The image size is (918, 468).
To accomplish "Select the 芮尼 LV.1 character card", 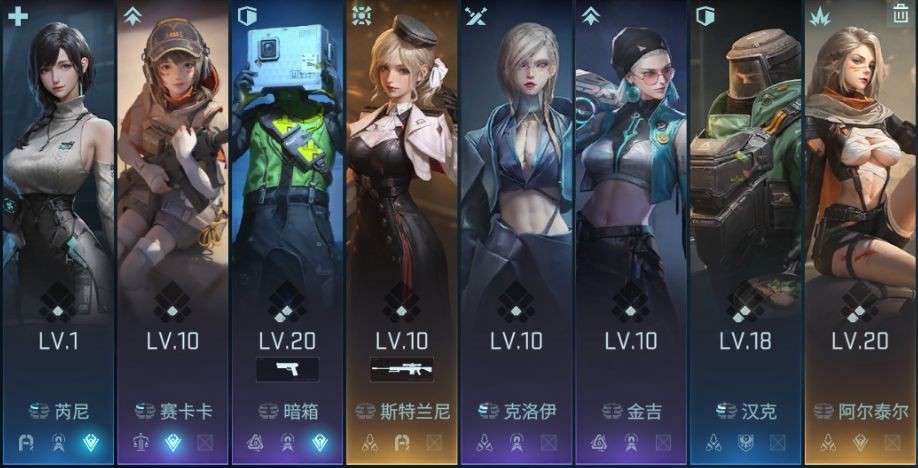I will [x=58, y=200].
